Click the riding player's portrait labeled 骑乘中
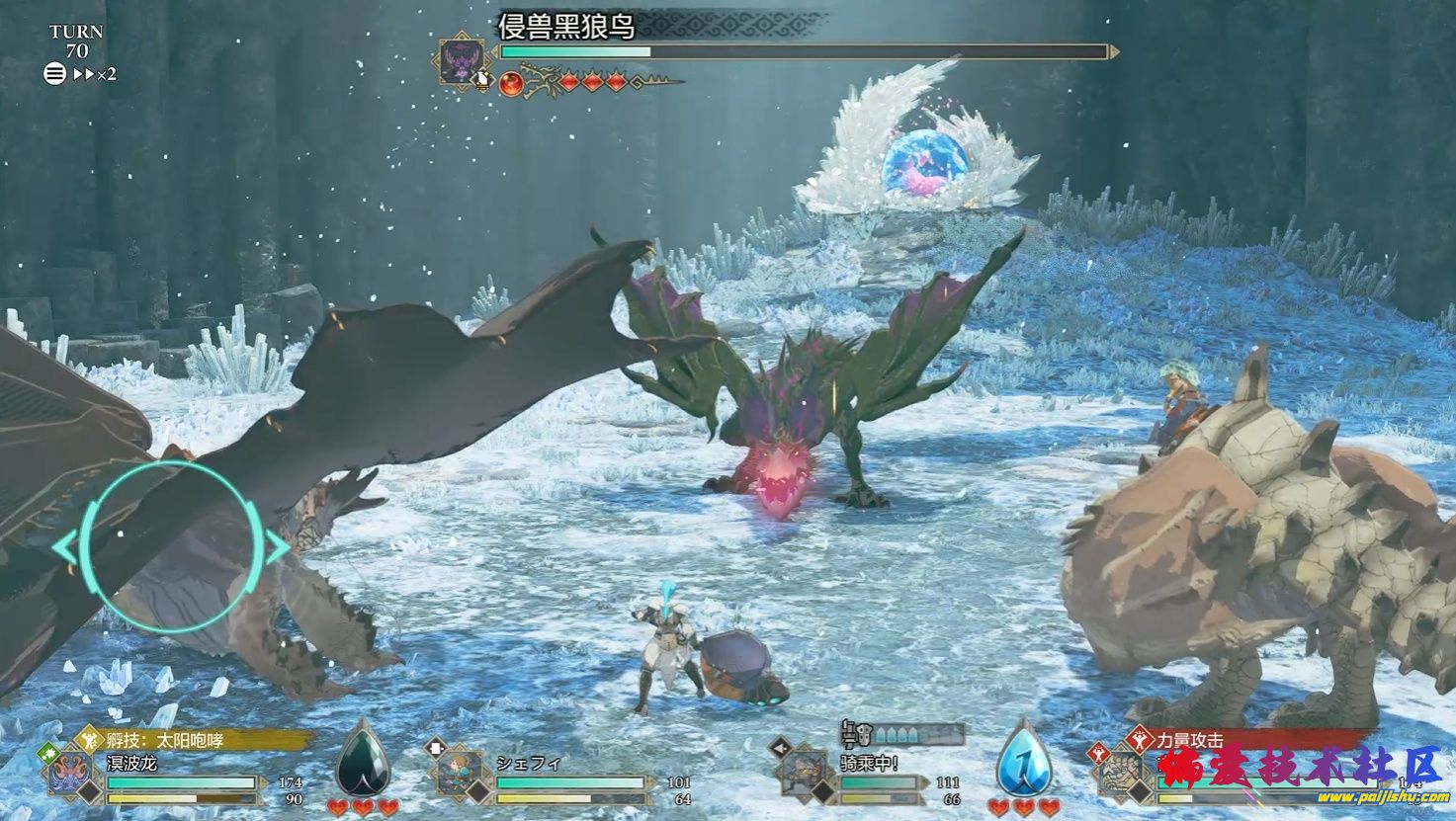Image resolution: width=1456 pixels, height=821 pixels. click(804, 774)
